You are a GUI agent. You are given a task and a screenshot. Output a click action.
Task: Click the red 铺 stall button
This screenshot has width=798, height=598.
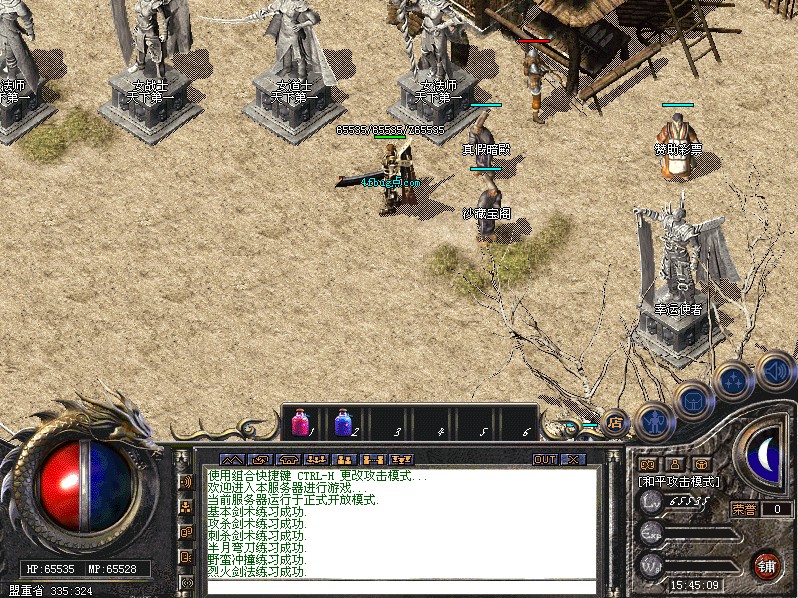[x=766, y=565]
